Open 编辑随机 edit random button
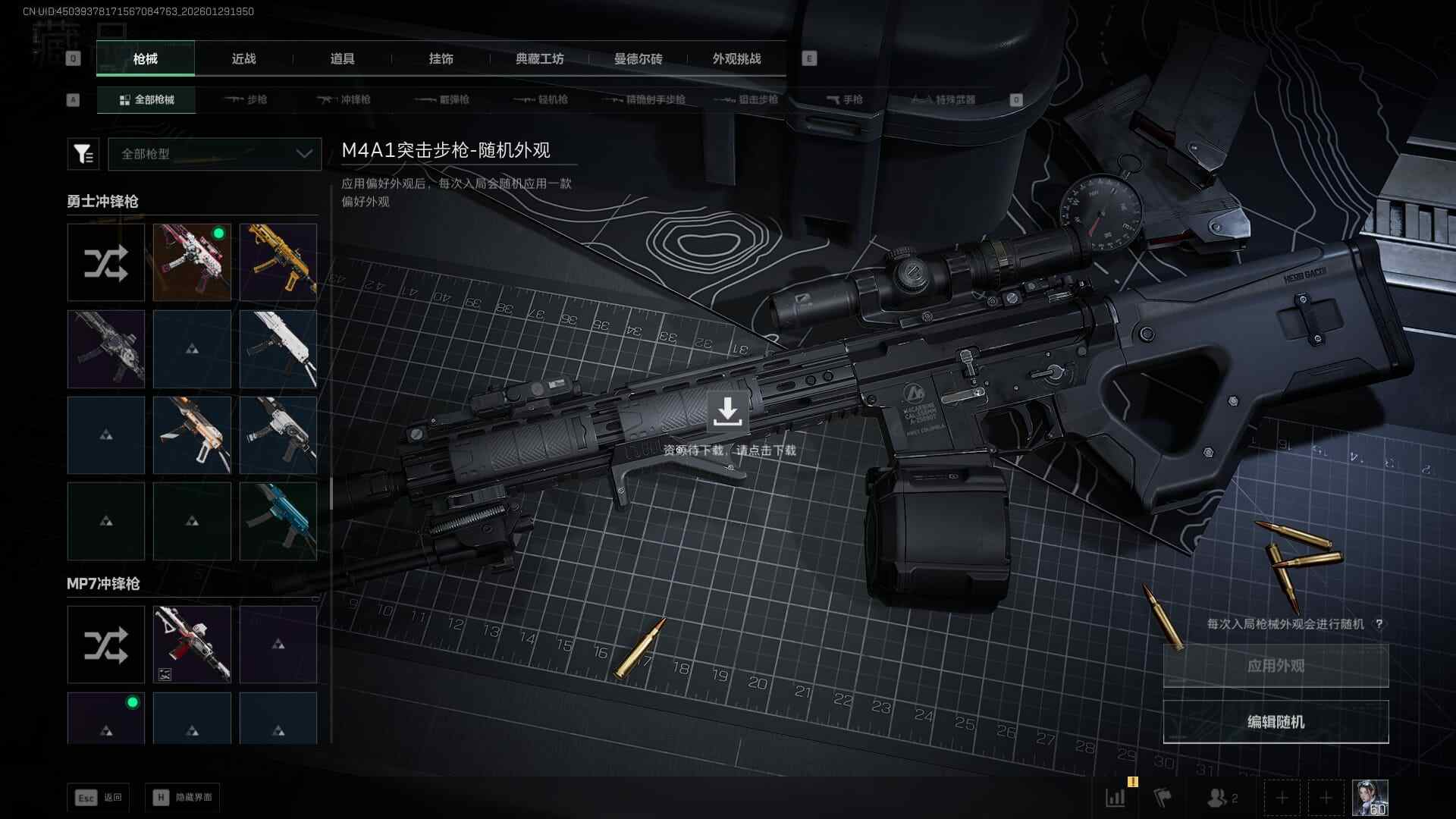 pyautogui.click(x=1276, y=722)
